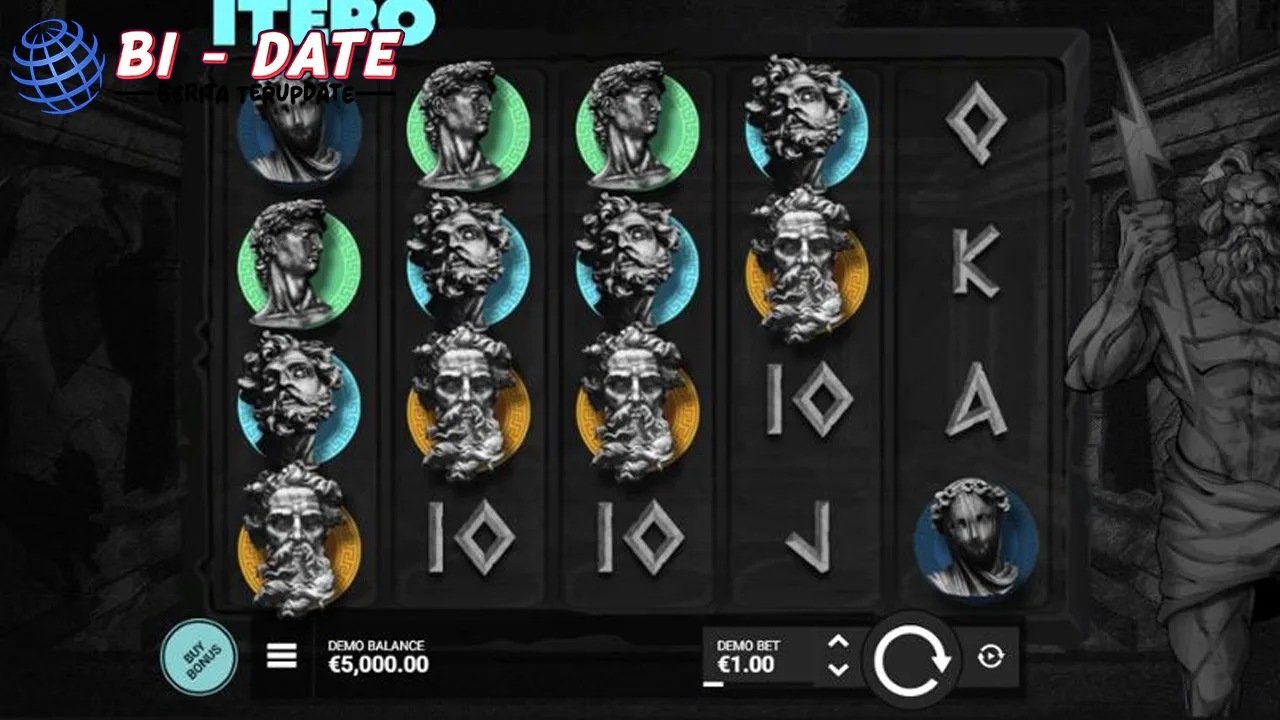Image resolution: width=1280 pixels, height=720 pixels.
Task: Open the hamburger settings menu
Action: pyautogui.click(x=281, y=656)
